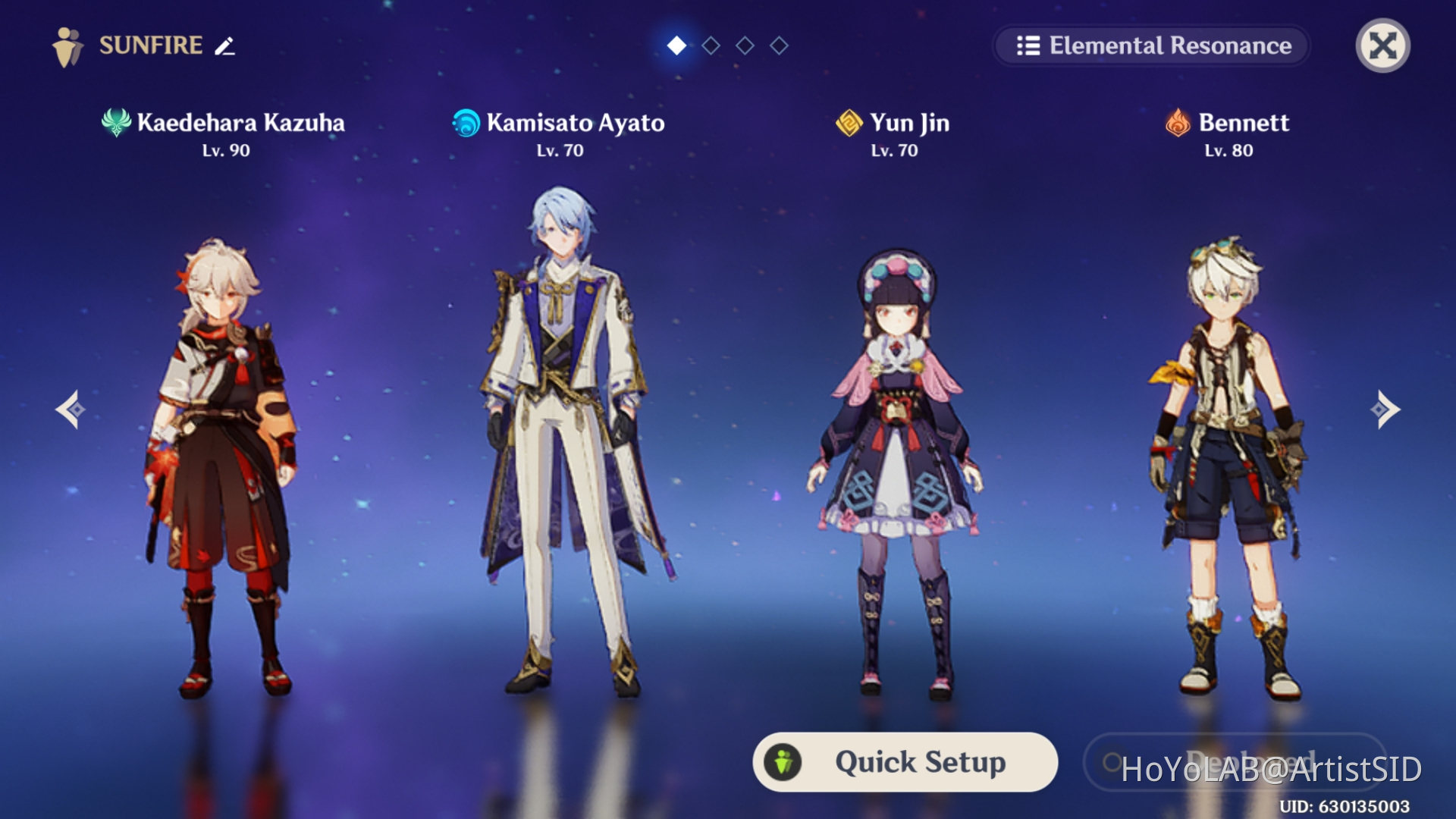Select the party setup icon beside SUNFIRE
This screenshot has width=1456, height=819.
67,45
